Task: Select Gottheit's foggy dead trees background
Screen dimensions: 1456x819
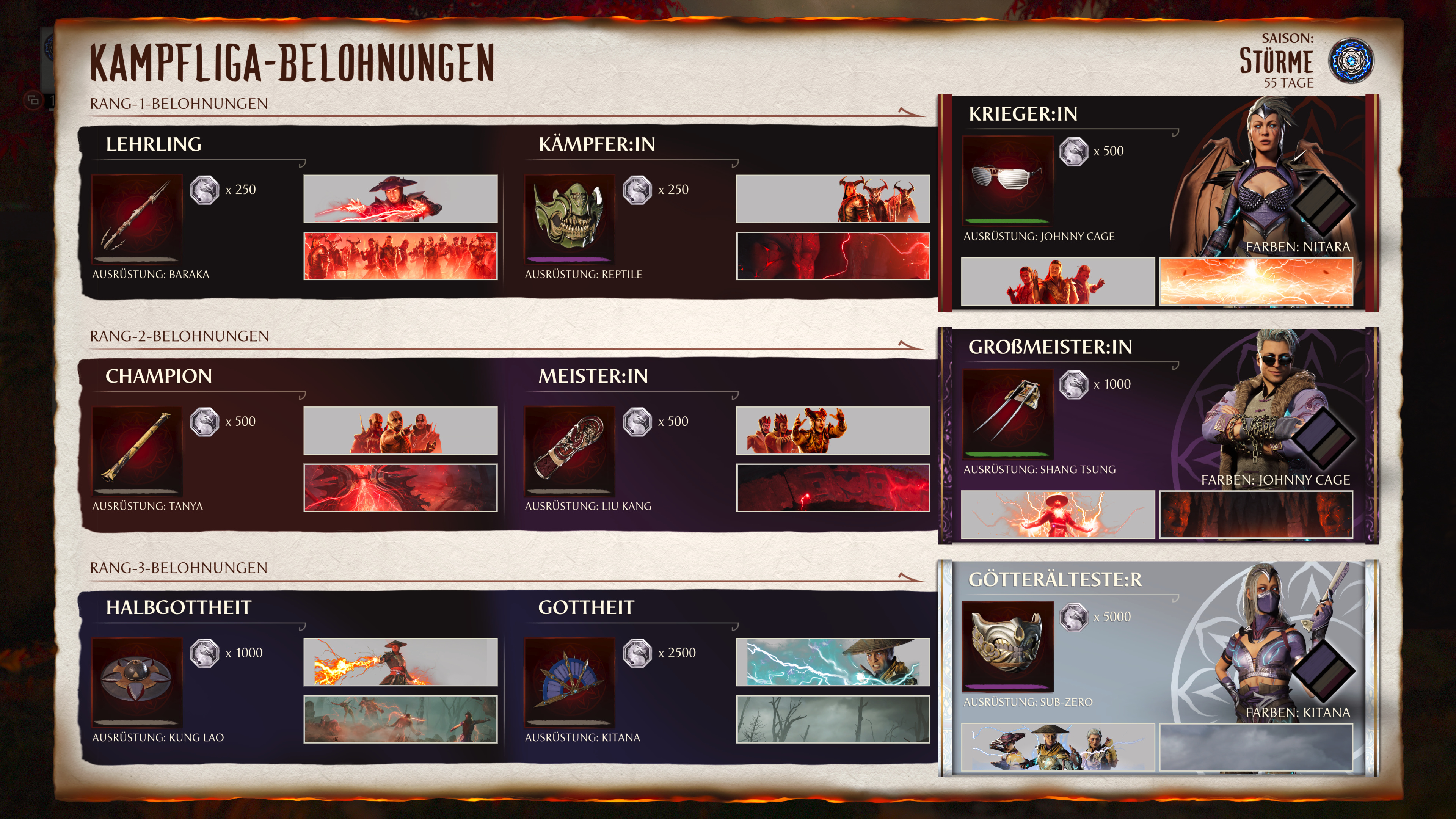Action: click(x=833, y=719)
